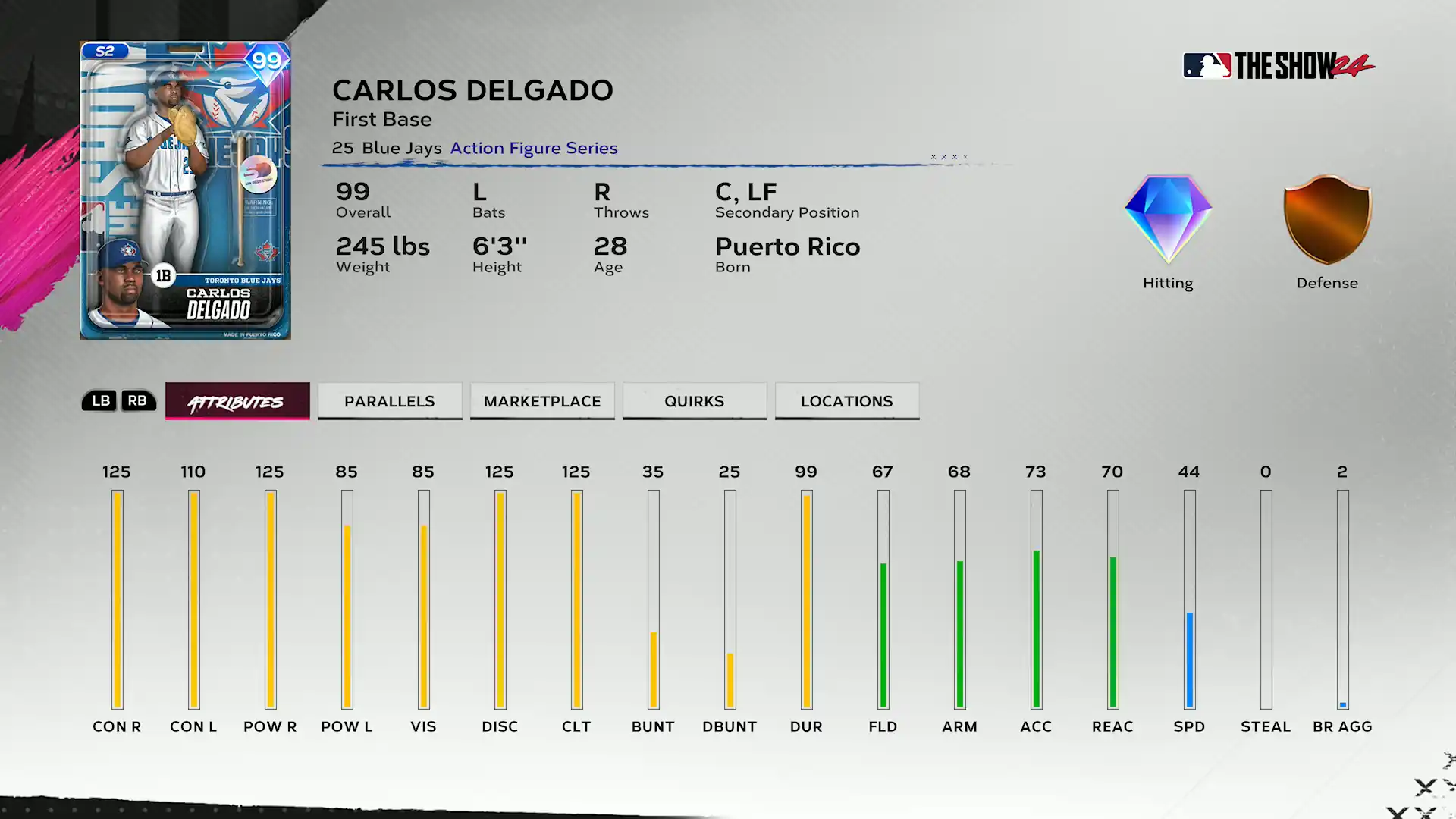
Task: Open the Marketplace tab
Action: (542, 401)
